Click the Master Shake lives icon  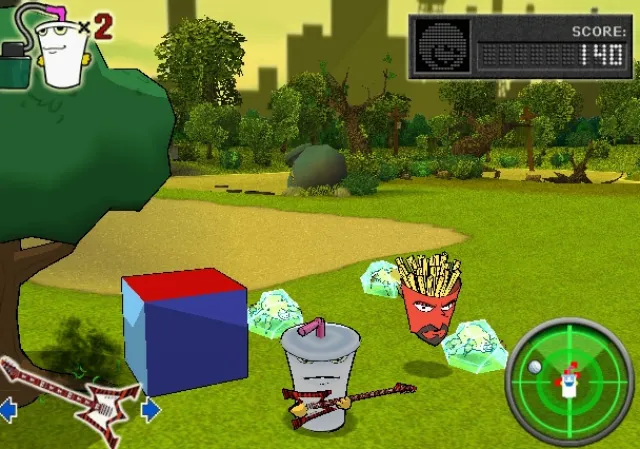pyautogui.click(x=58, y=50)
